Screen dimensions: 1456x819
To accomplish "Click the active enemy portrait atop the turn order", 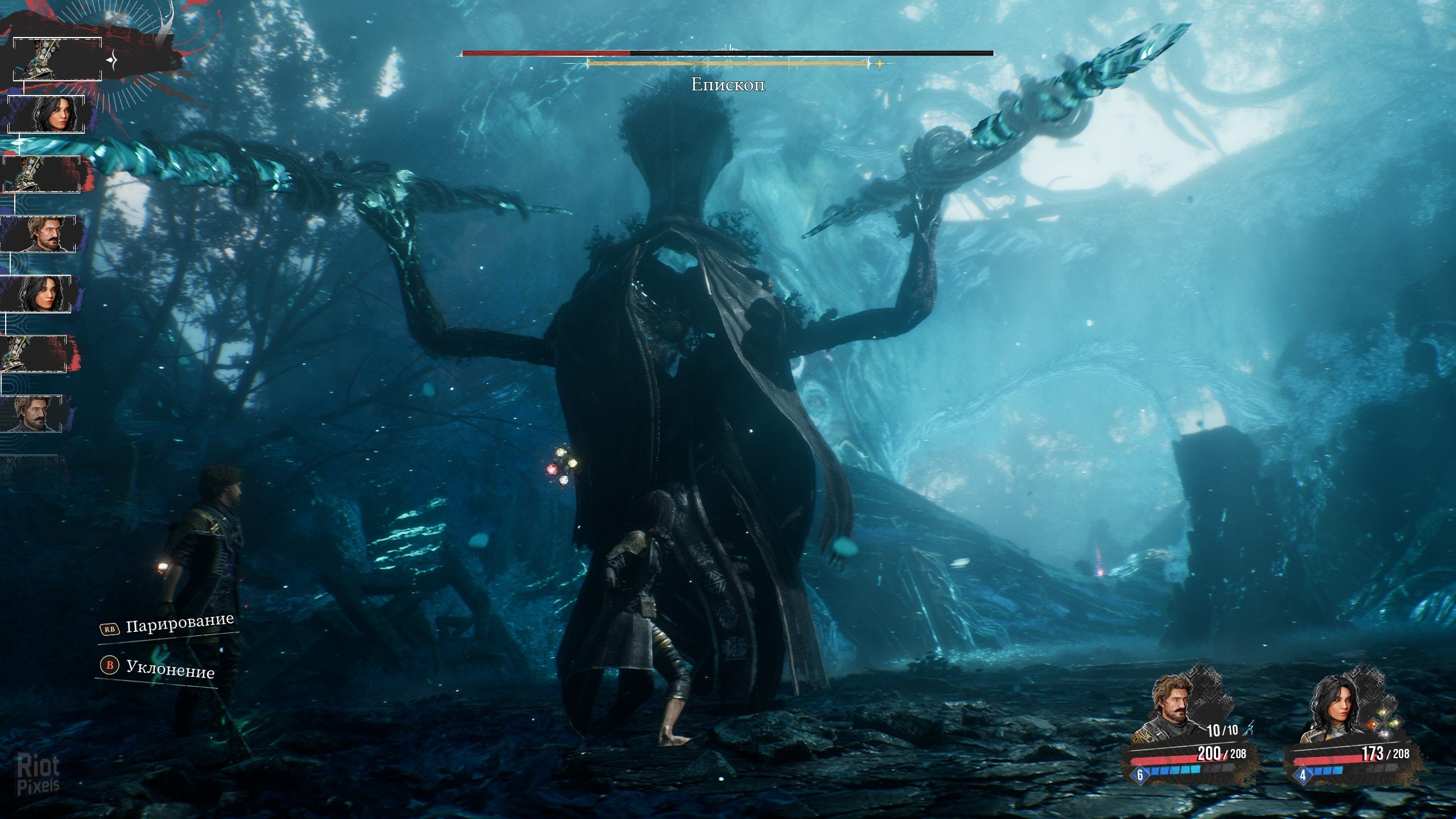I will tap(57, 59).
